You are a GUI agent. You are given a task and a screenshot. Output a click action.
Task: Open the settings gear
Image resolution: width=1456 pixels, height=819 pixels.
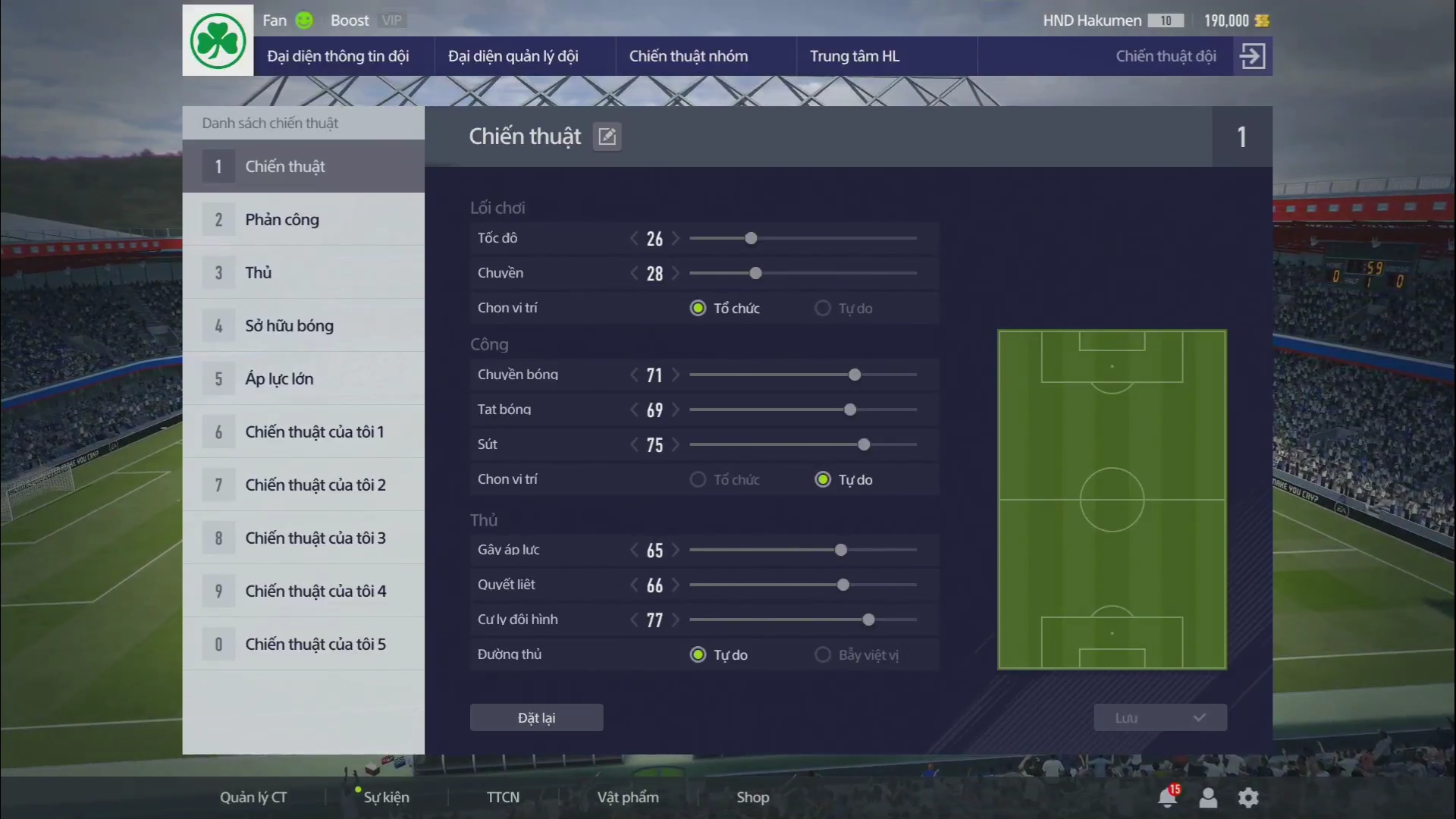1247,797
